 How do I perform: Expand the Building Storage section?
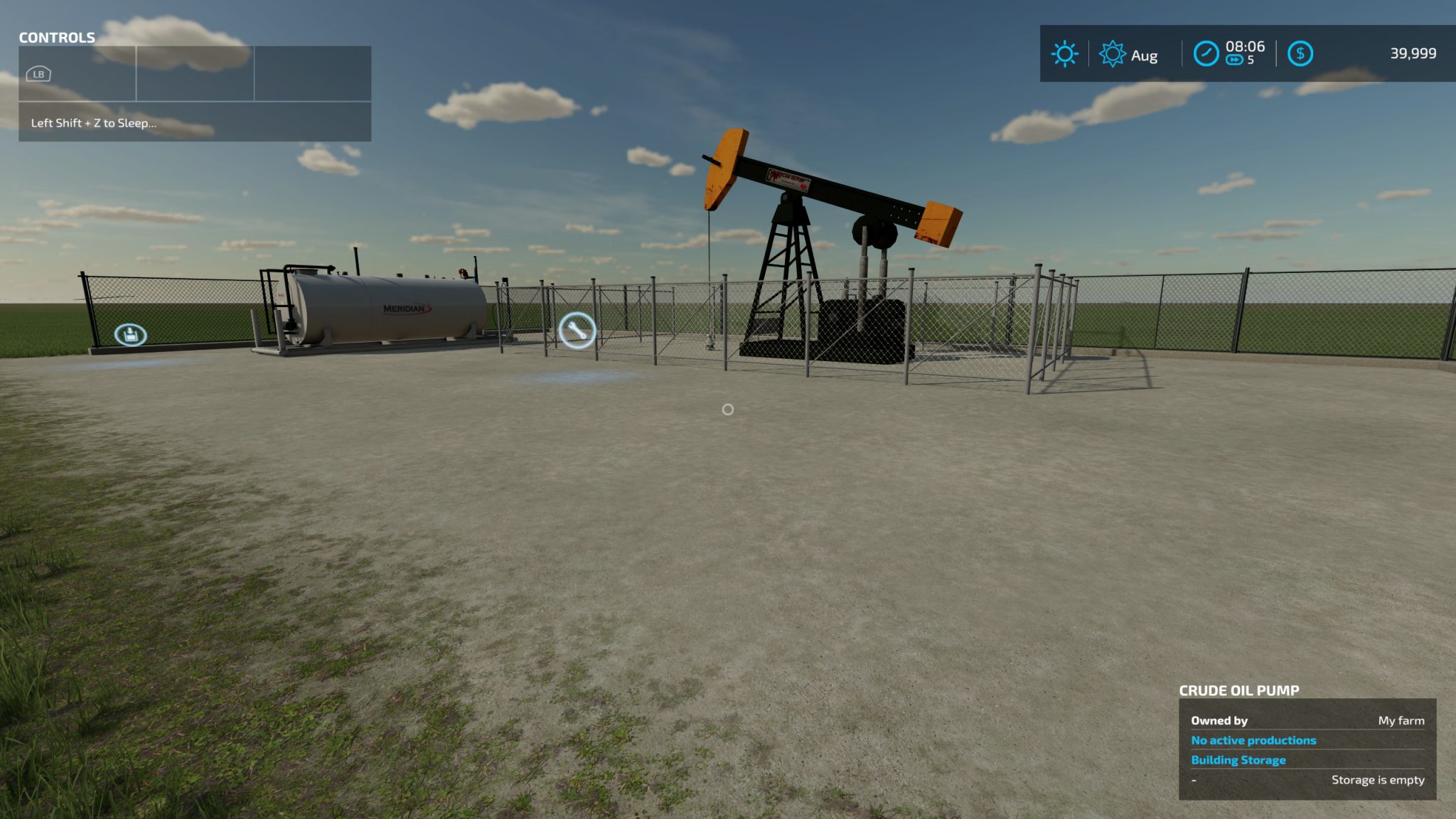pos(1238,760)
